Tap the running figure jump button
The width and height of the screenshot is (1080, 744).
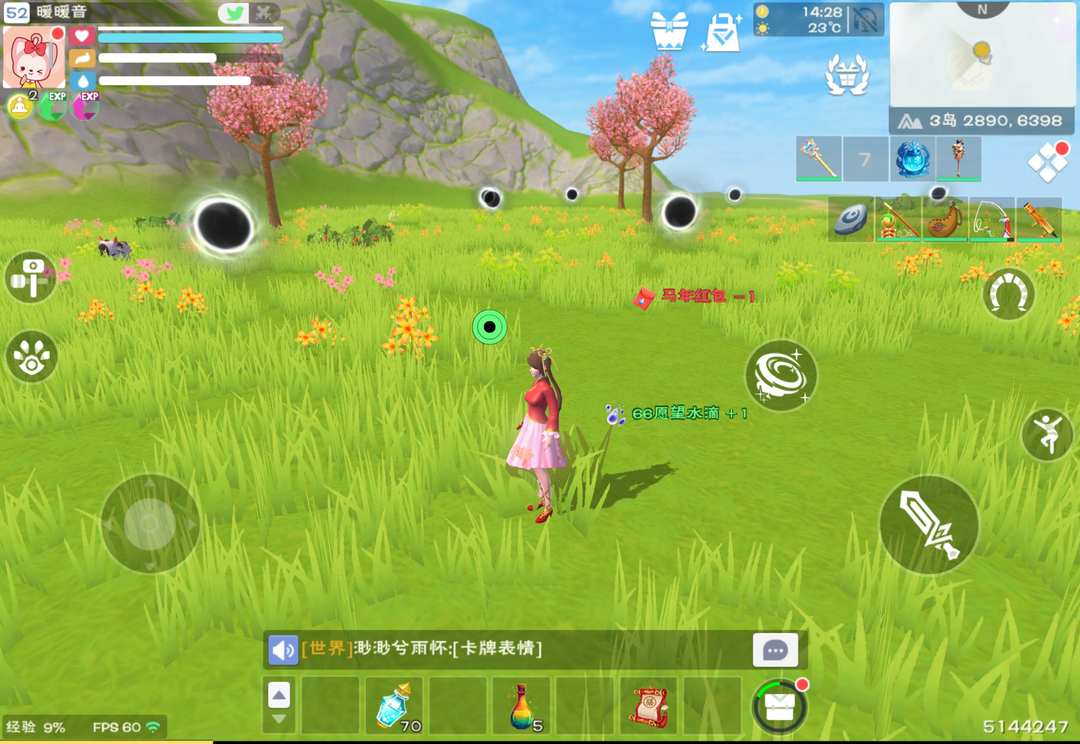pyautogui.click(x=1046, y=435)
